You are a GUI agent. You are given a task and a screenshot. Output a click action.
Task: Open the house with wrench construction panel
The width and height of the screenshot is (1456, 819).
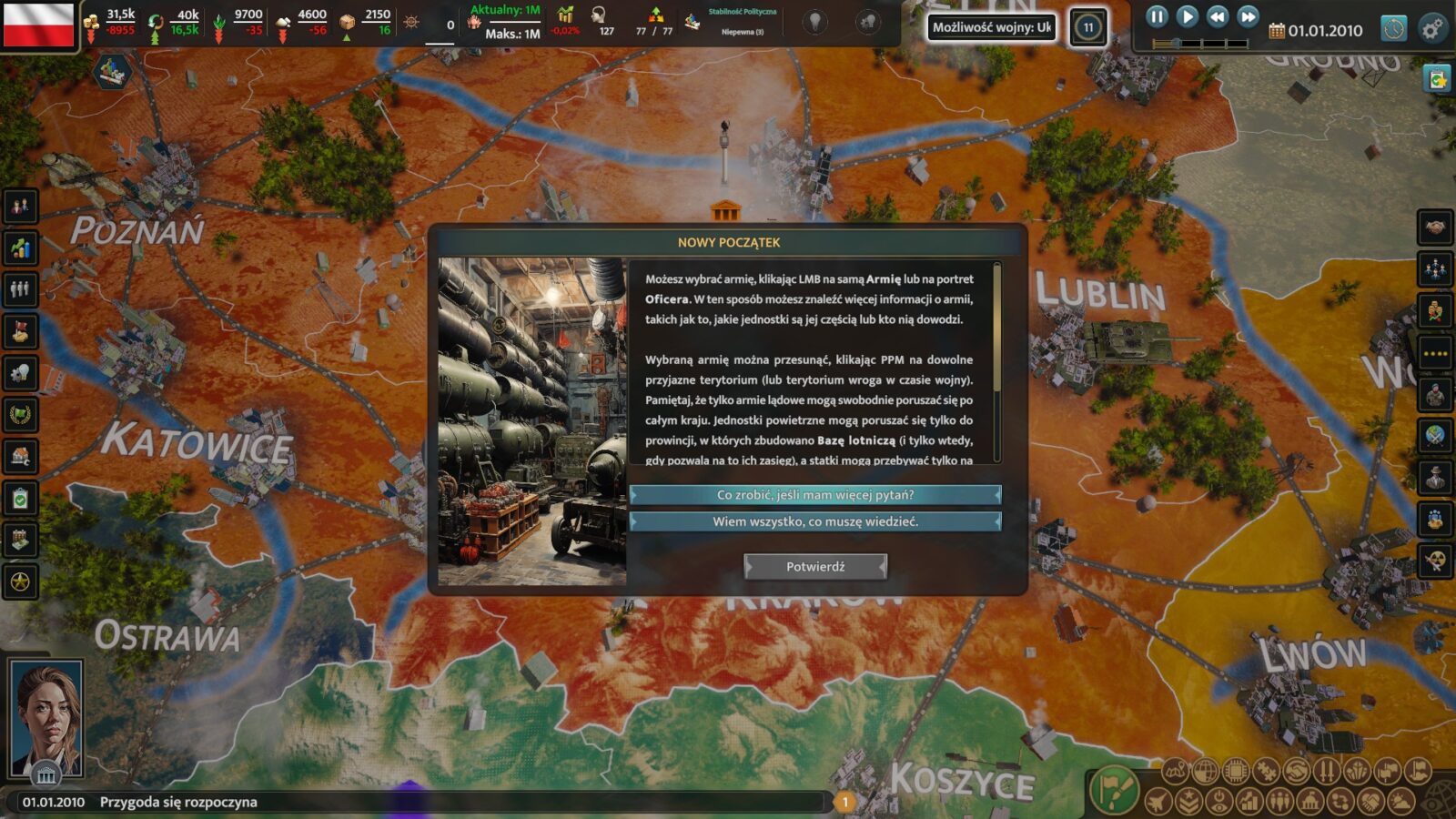pos(20,457)
